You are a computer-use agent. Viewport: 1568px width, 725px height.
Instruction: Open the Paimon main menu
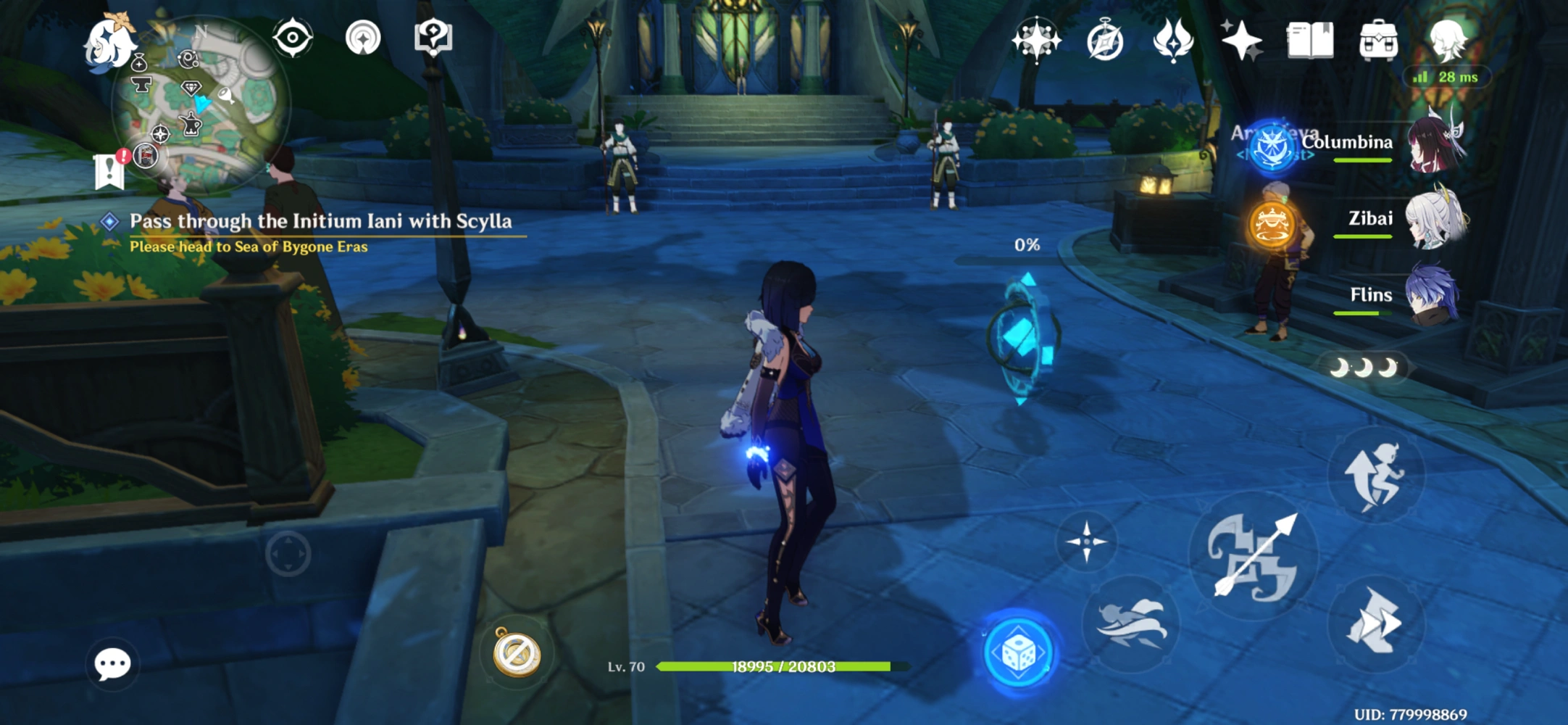point(107,43)
